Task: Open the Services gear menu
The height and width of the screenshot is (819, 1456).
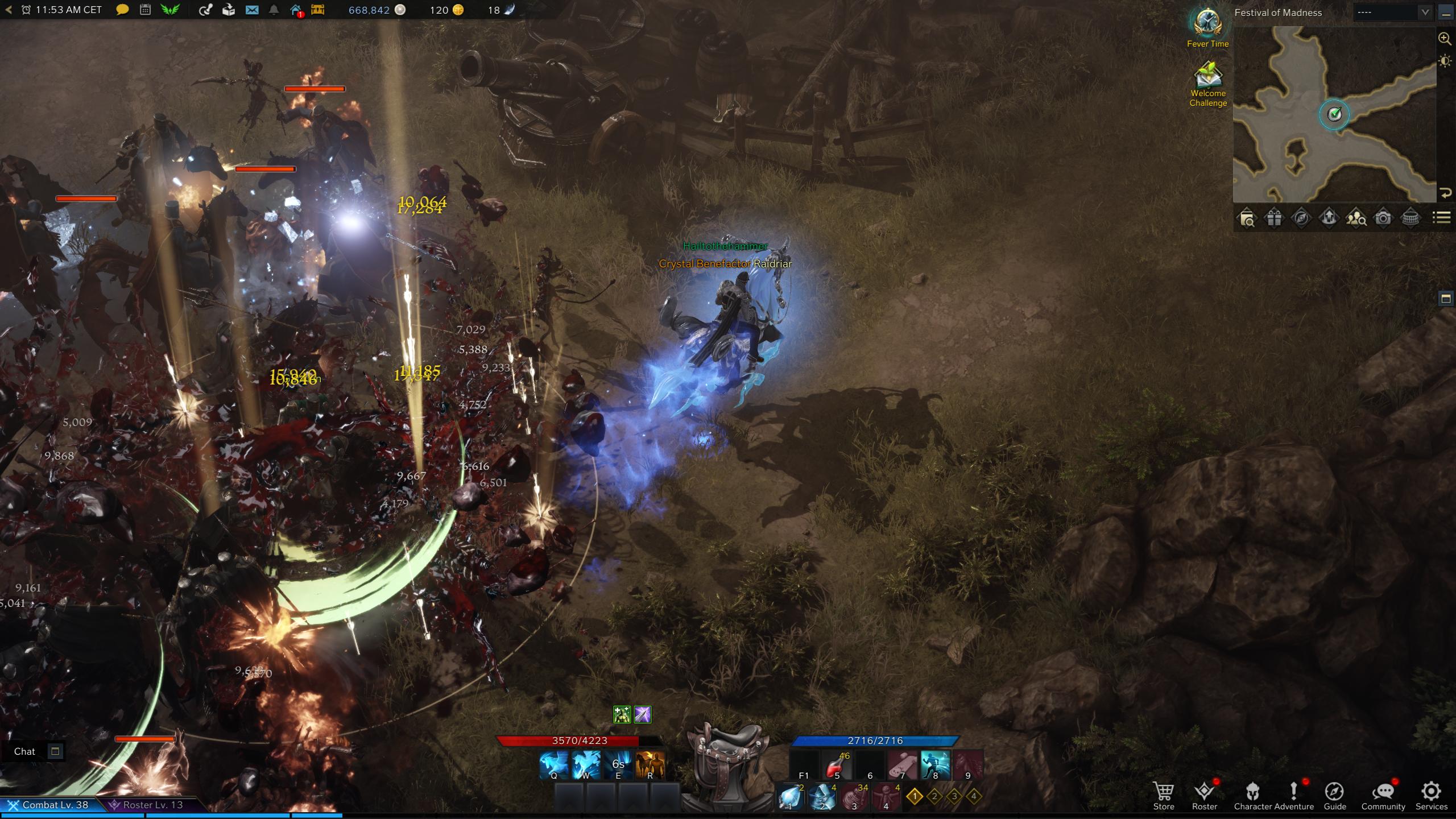Action: point(1431,795)
